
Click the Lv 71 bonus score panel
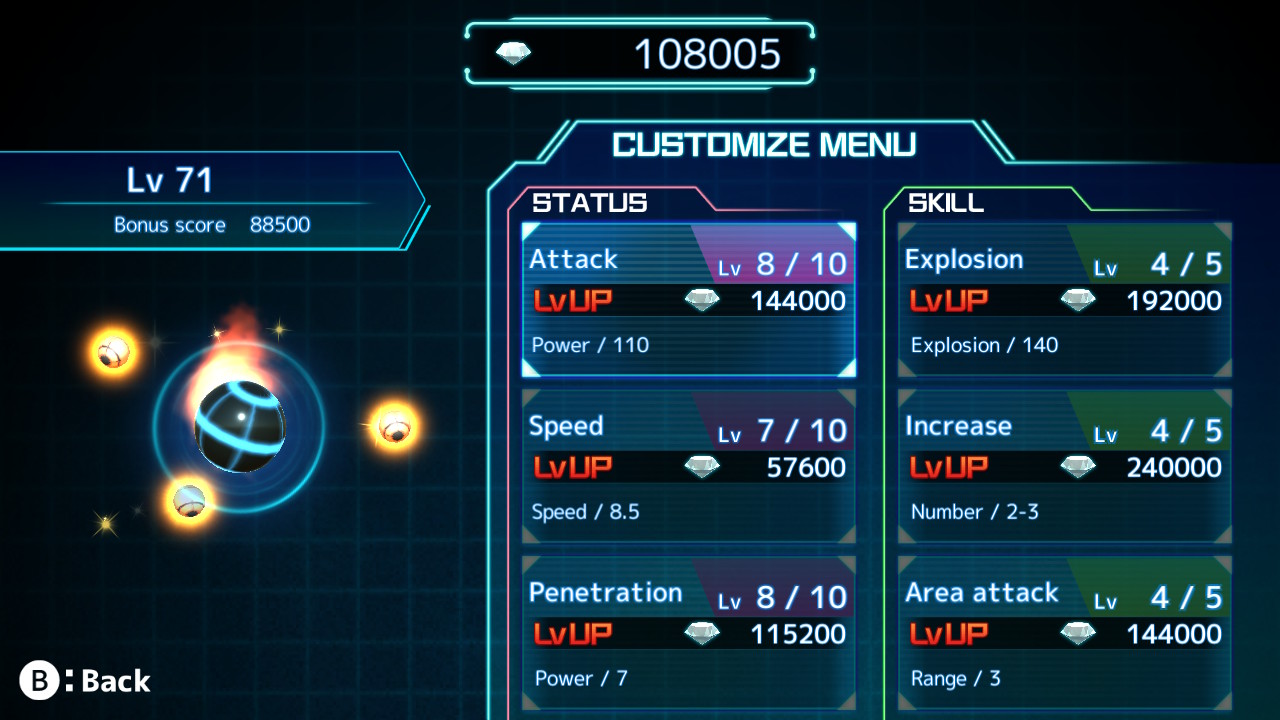[200, 198]
